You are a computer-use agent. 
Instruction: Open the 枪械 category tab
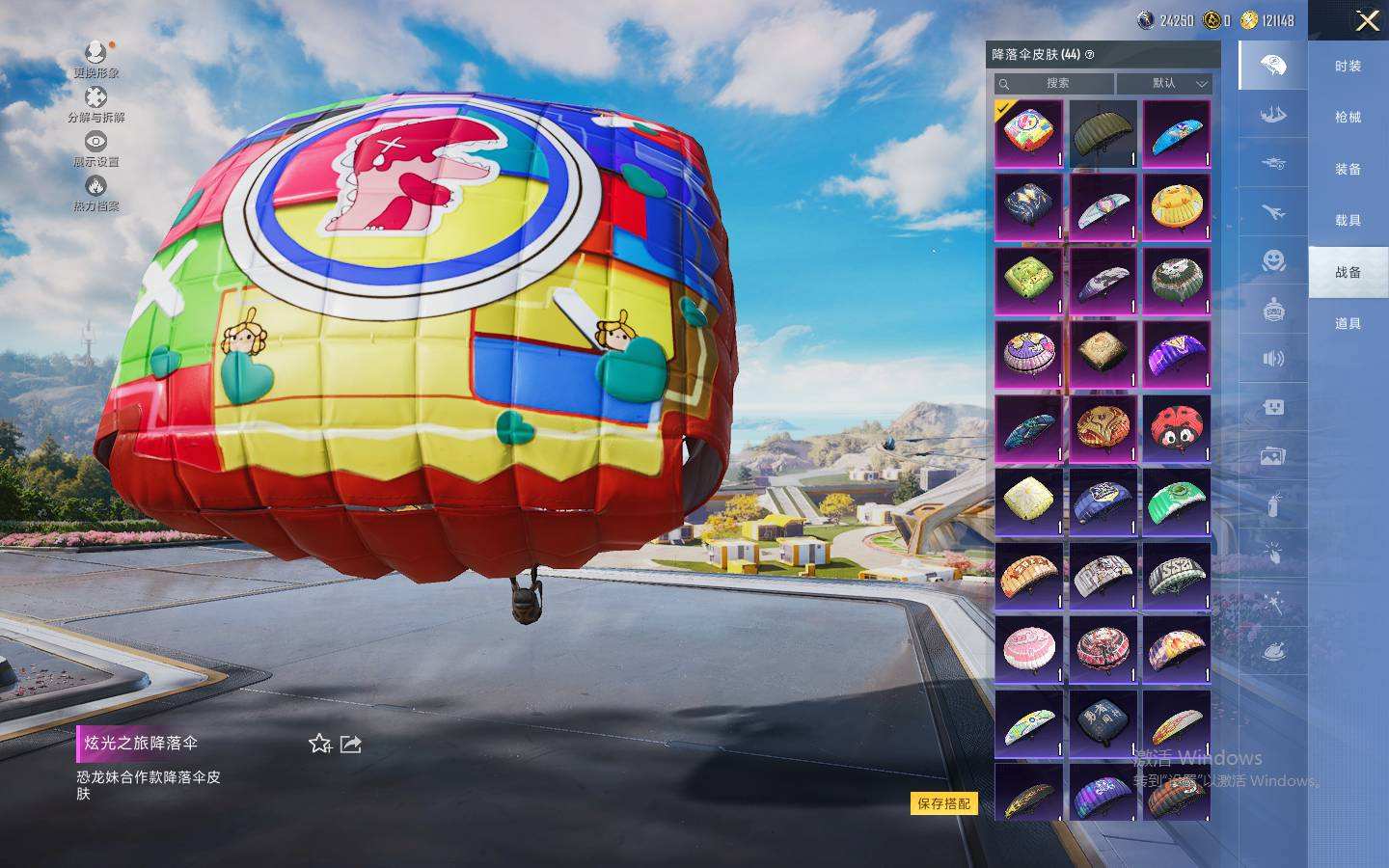[1348, 117]
